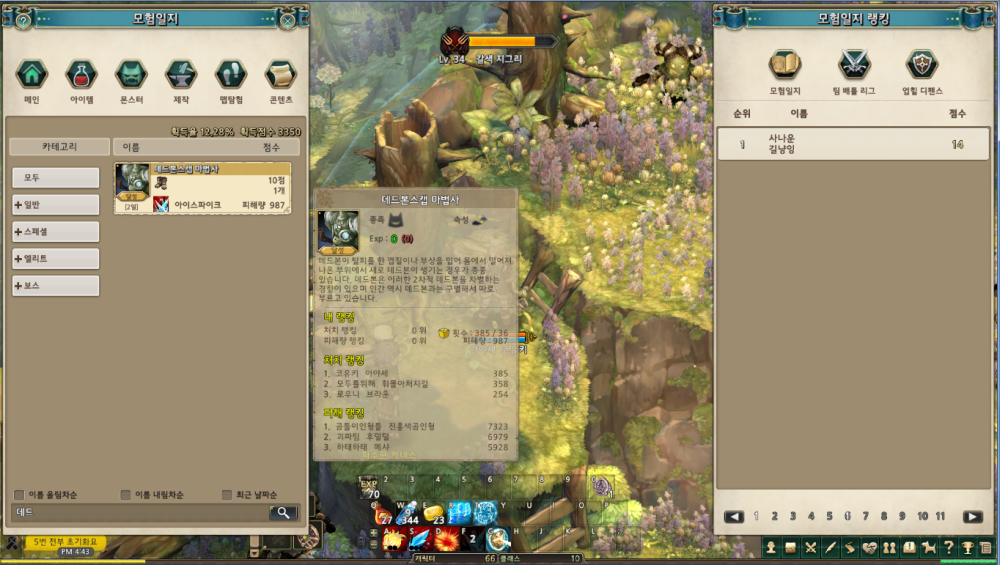This screenshot has height=565, width=1000.
Task: Open the journal help question mark button
Action: [x=24, y=19]
